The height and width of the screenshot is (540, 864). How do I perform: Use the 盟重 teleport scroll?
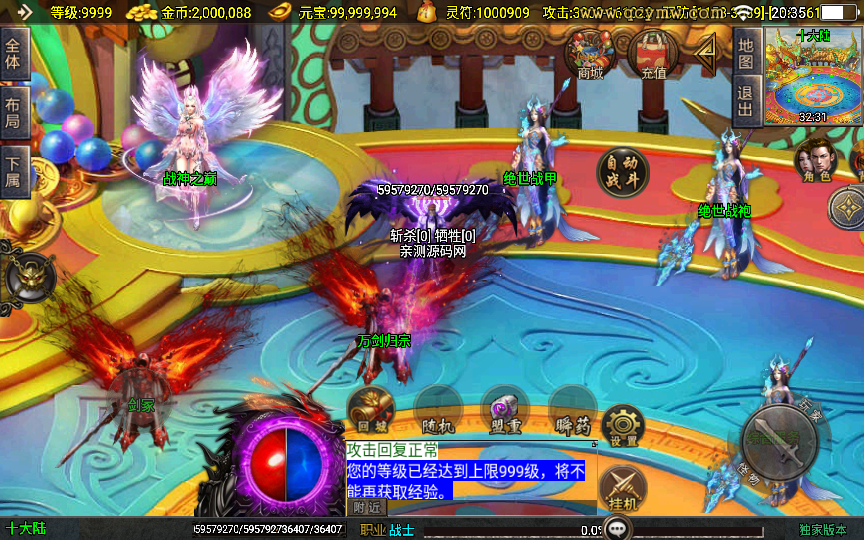(x=505, y=410)
